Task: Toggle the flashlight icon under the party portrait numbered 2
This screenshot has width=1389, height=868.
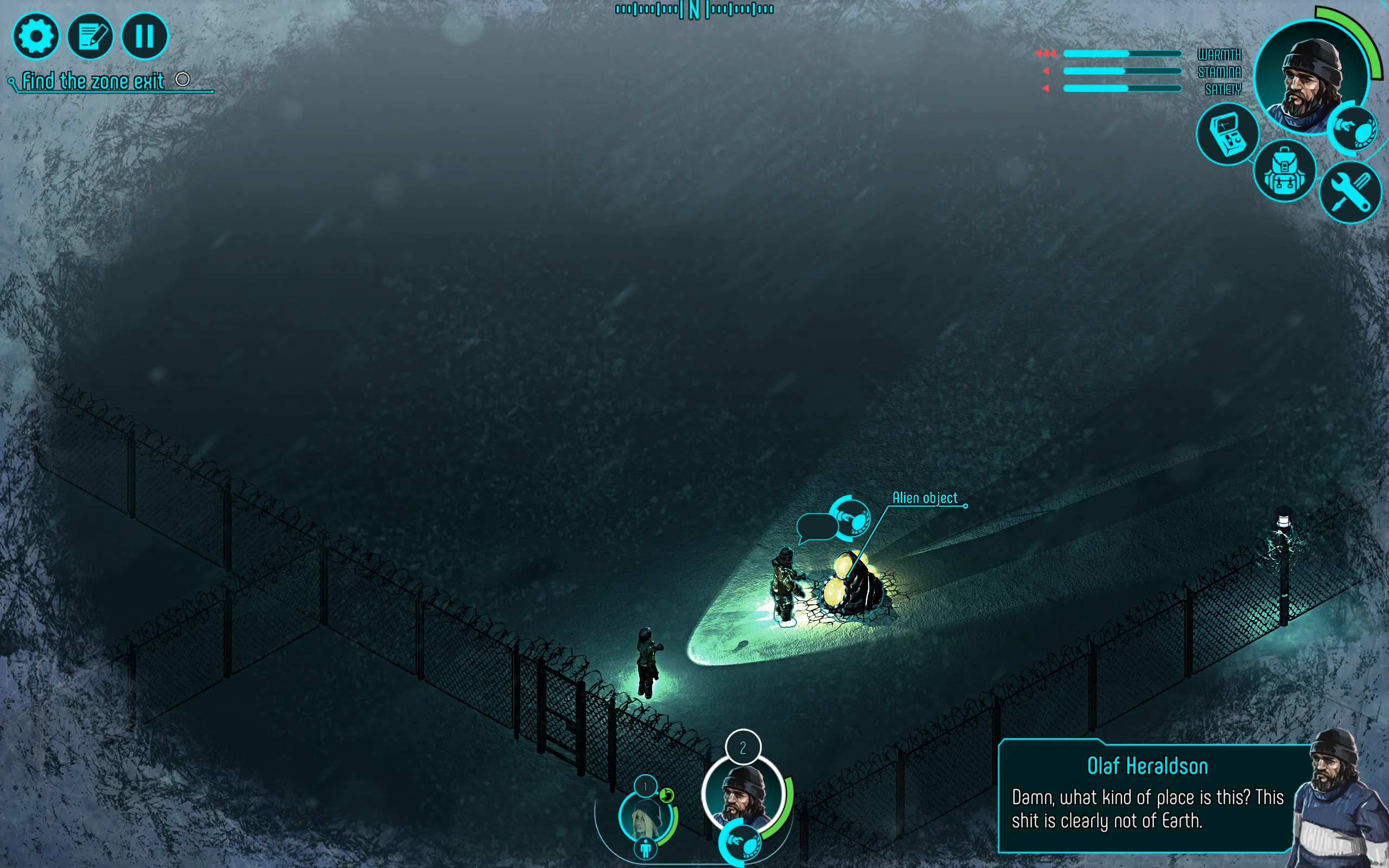Action: (743, 843)
